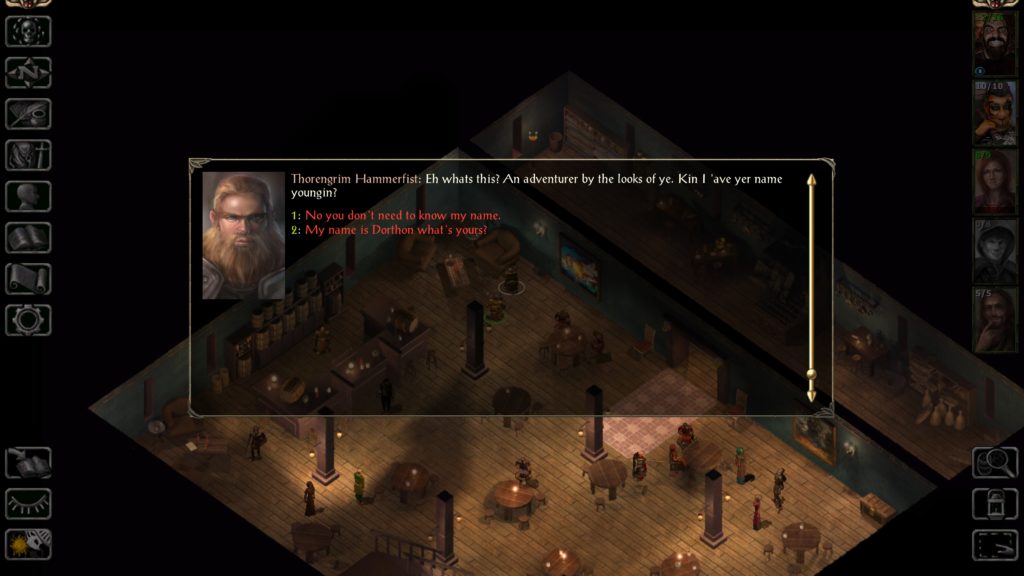Click the rest closed-eye button

click(x=28, y=503)
